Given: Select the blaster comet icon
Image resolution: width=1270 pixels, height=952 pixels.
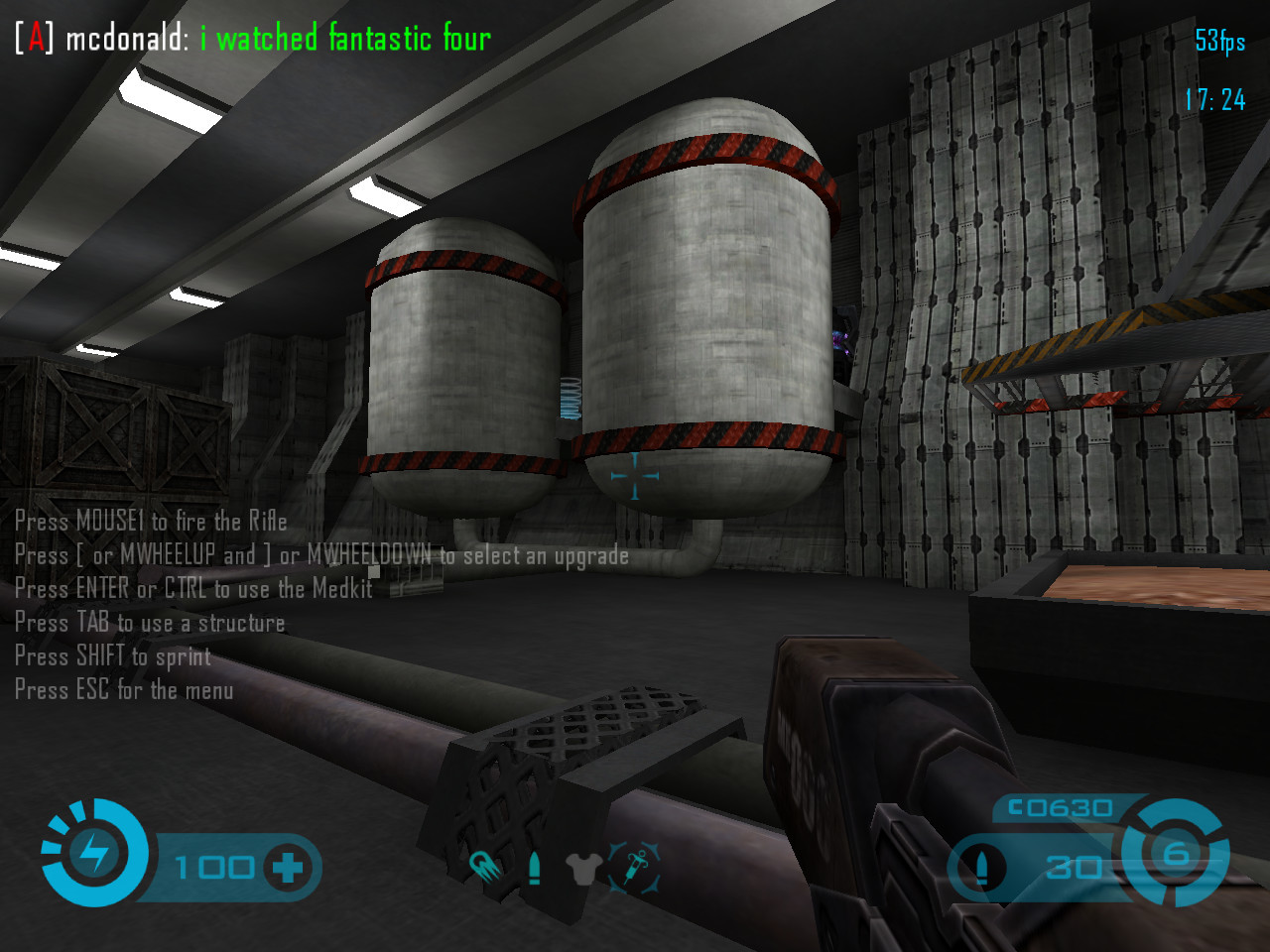Looking at the screenshot, I should coord(485,868).
